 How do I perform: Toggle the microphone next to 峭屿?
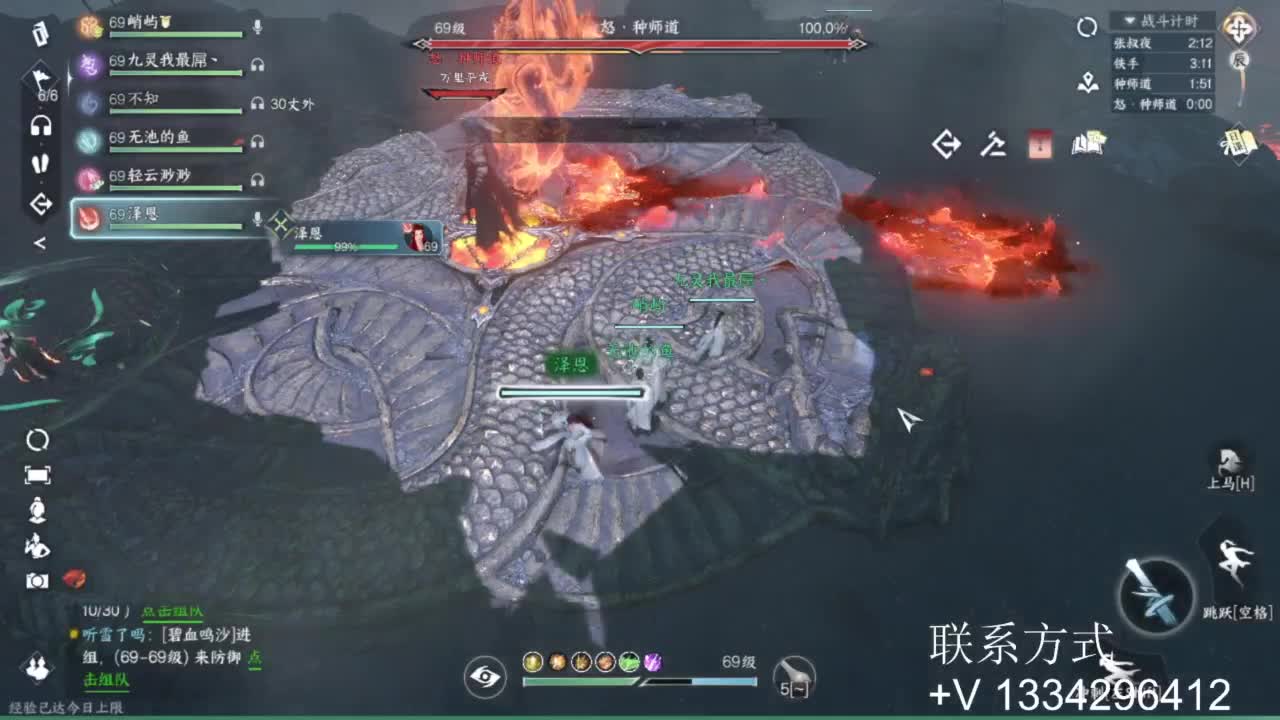click(257, 25)
